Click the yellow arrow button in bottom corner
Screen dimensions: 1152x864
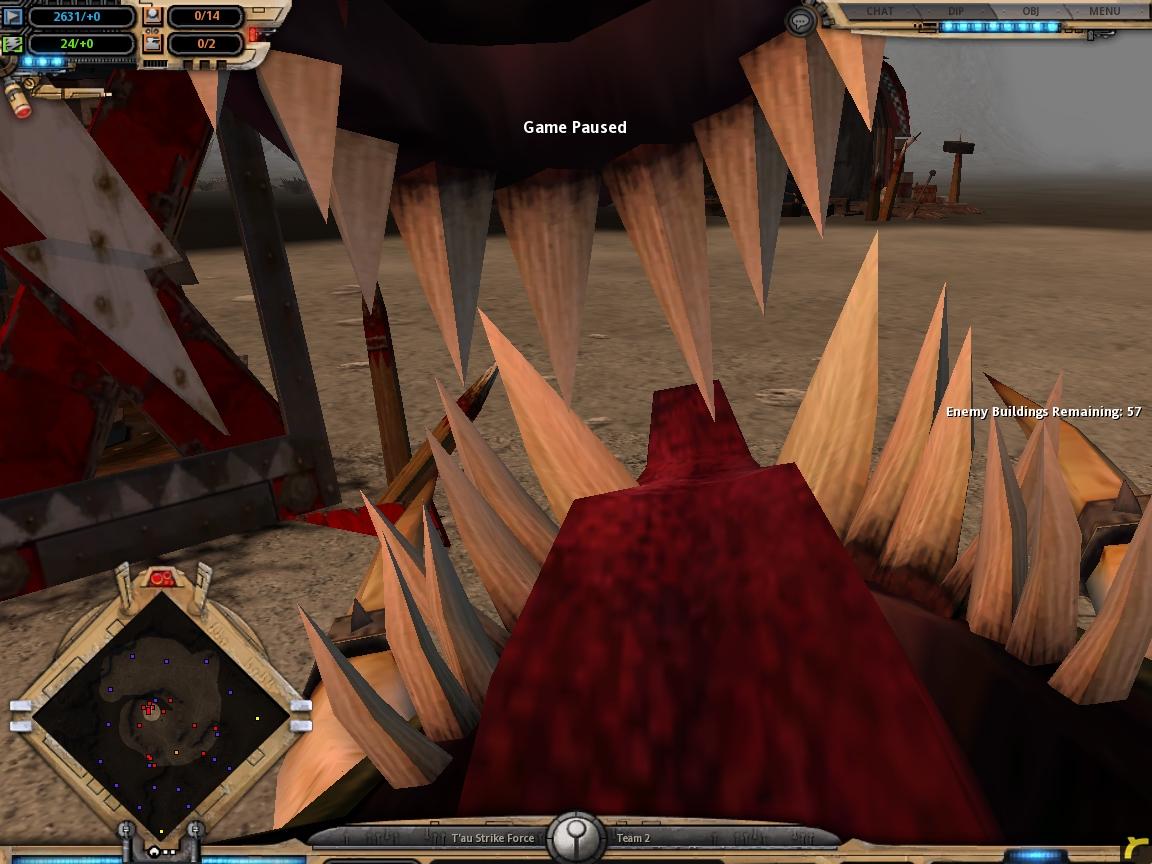point(1136,848)
